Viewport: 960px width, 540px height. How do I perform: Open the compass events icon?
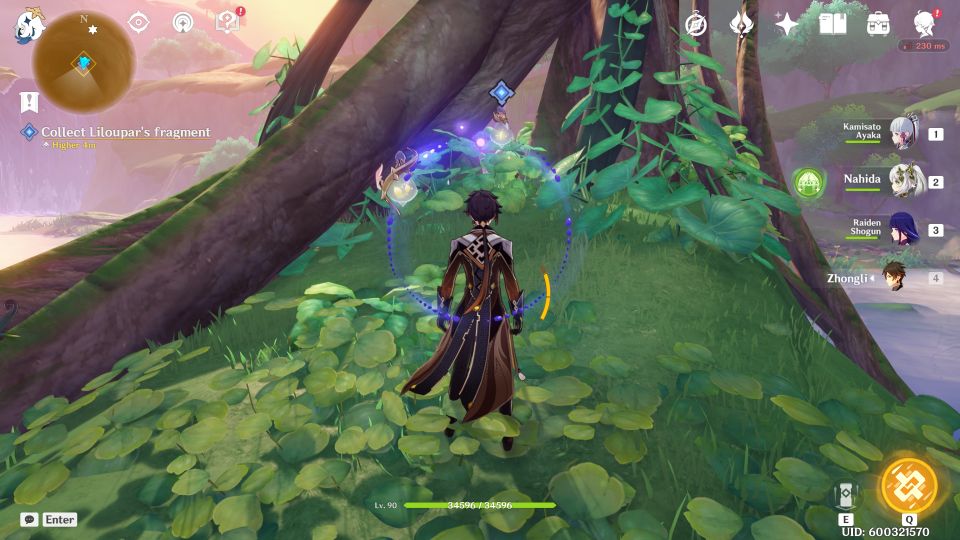click(696, 24)
